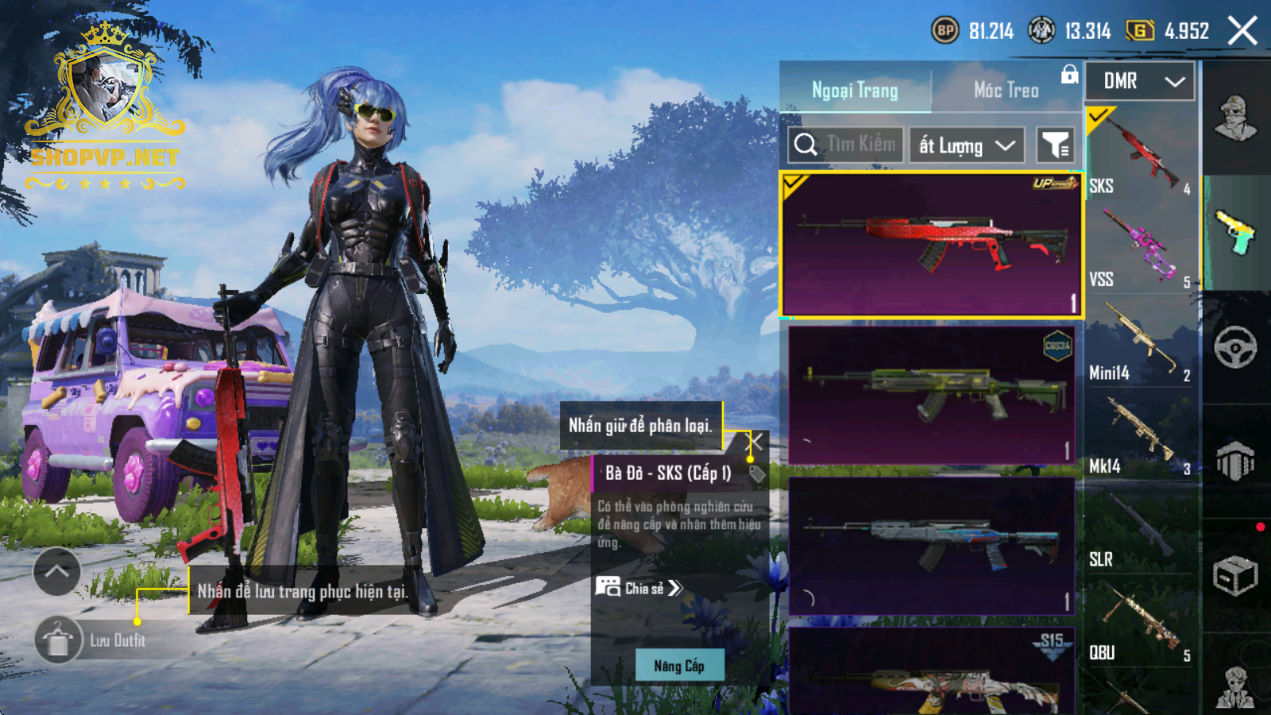Select the SKS weapon category
This screenshot has width=1271, height=715.
(1141, 152)
